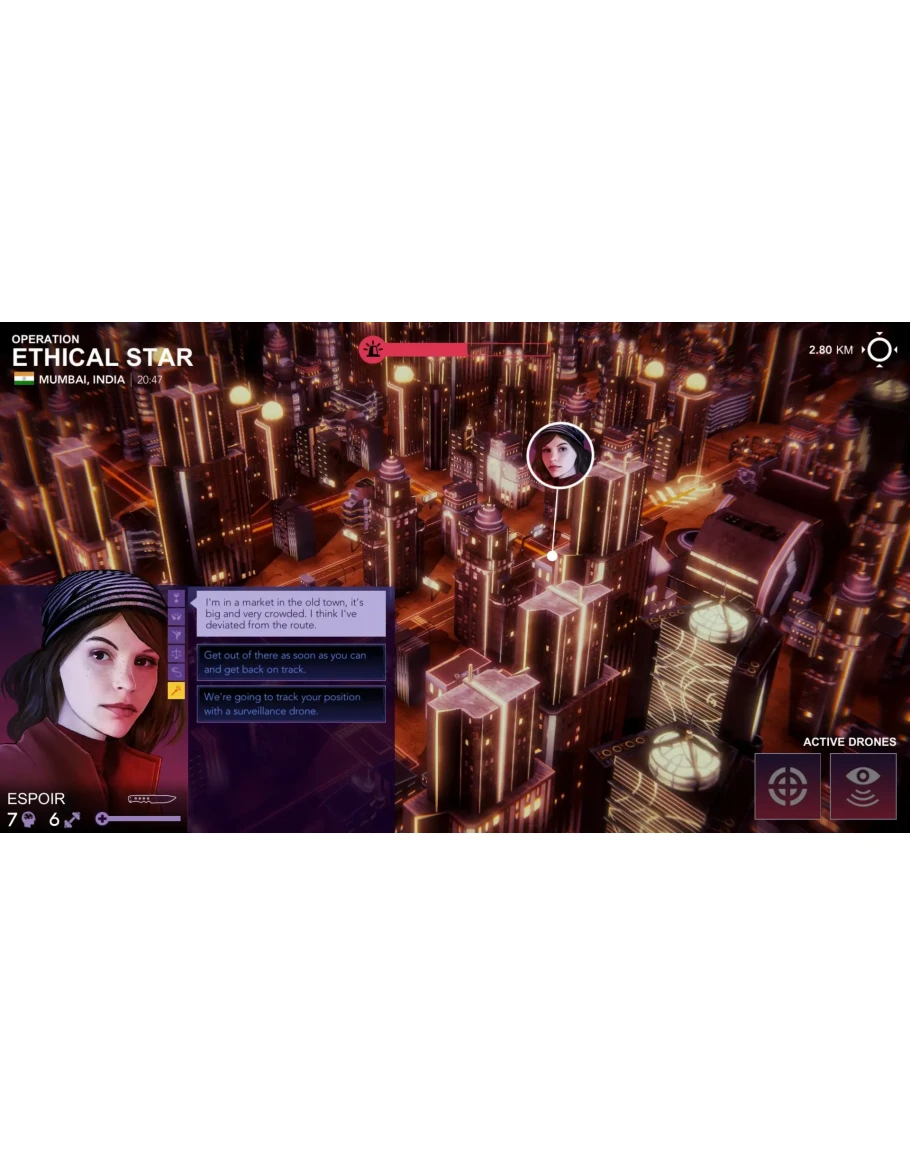Click Espoir's knife weapon icon

click(x=152, y=799)
